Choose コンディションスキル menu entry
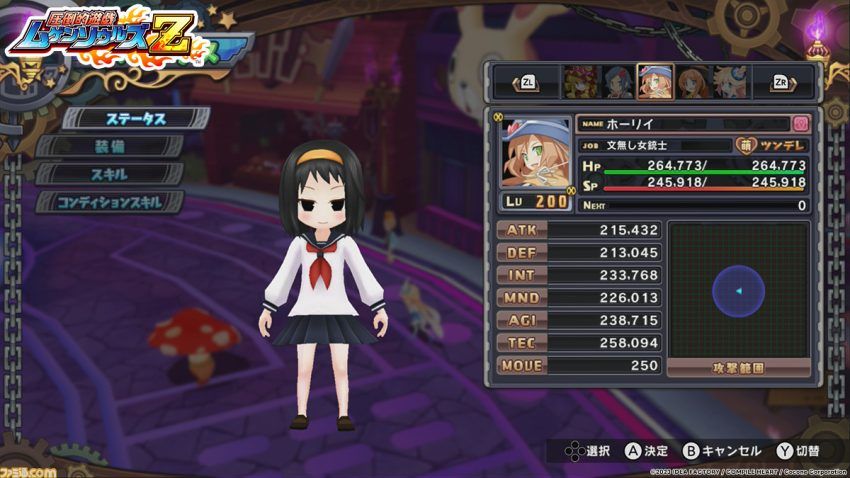850x478 pixels. tap(111, 202)
